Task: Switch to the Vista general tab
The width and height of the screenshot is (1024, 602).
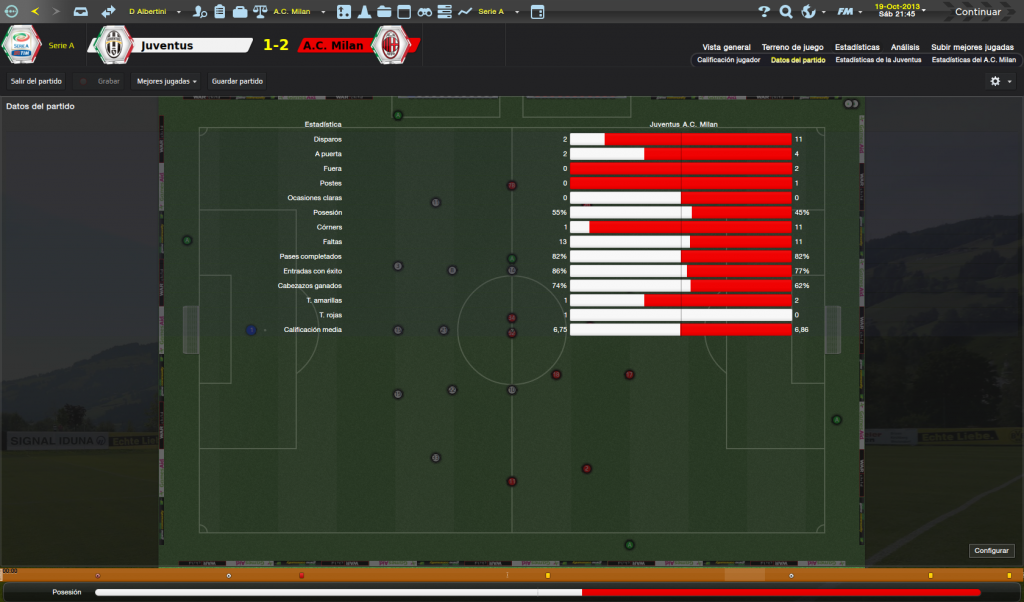Action: [x=726, y=47]
